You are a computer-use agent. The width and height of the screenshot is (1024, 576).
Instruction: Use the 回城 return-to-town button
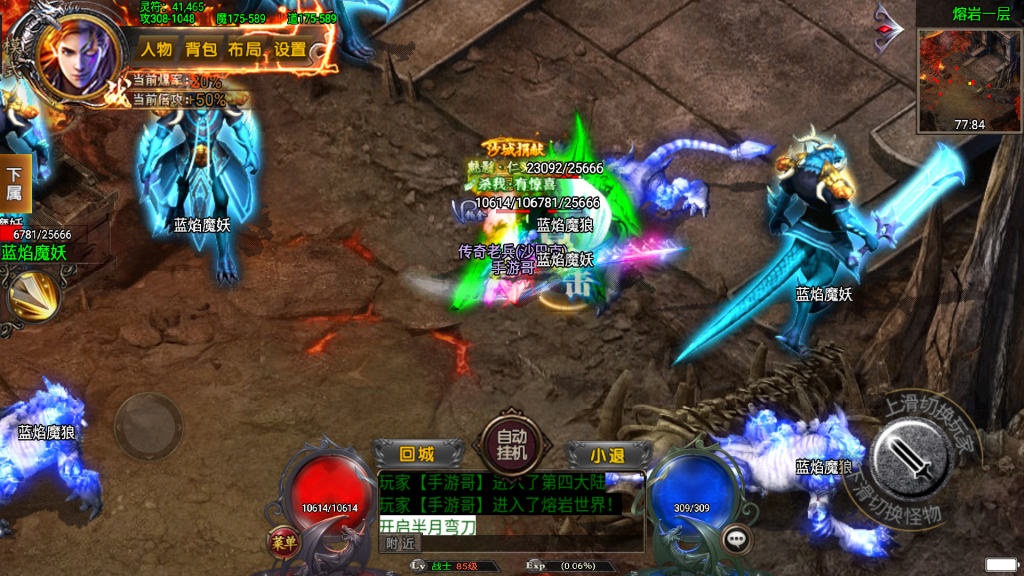[x=417, y=454]
